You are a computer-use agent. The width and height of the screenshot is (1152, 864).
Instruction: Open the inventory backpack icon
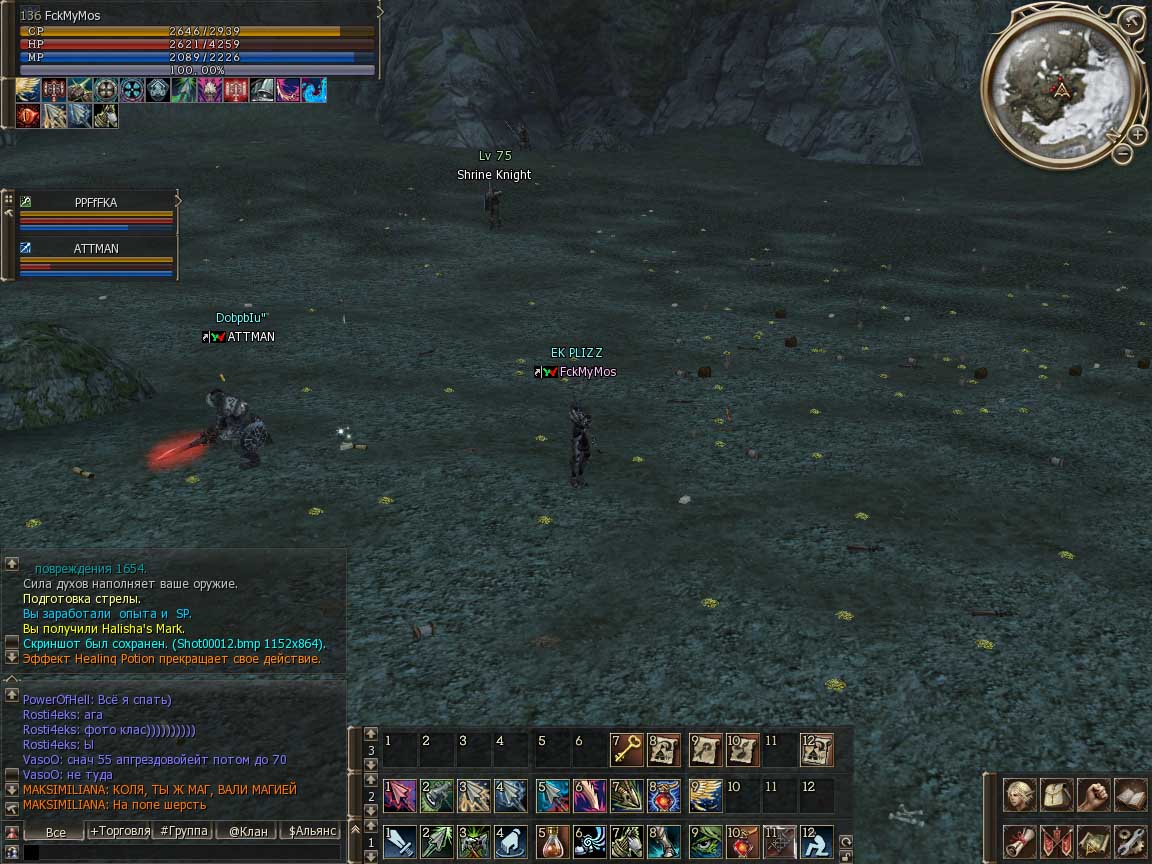click(x=1057, y=795)
